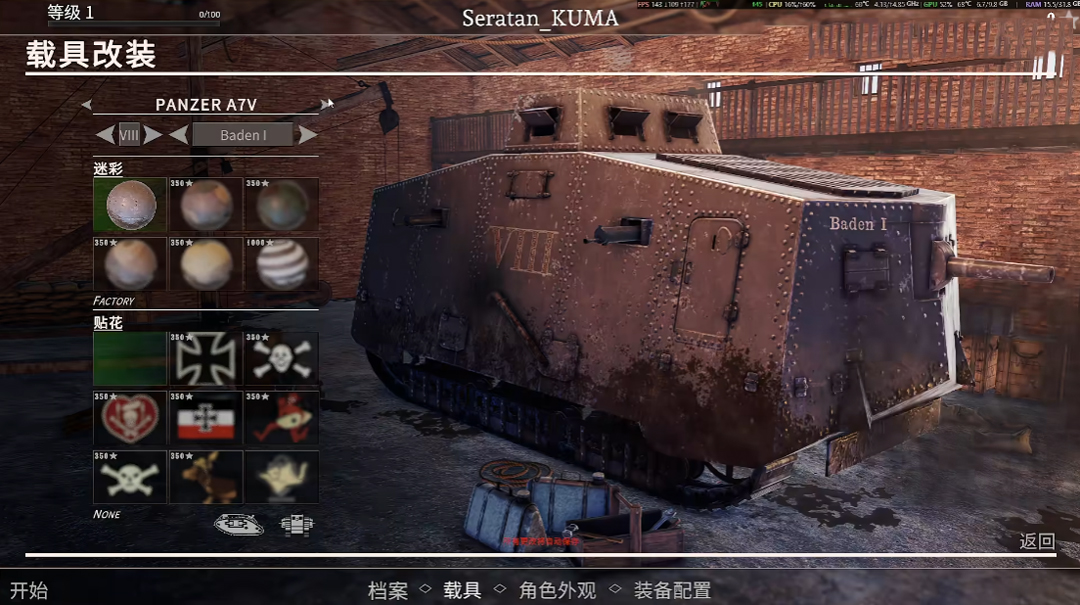1080x605 pixels.
Task: Select the Factory camouflage swatch
Action: tap(130, 205)
